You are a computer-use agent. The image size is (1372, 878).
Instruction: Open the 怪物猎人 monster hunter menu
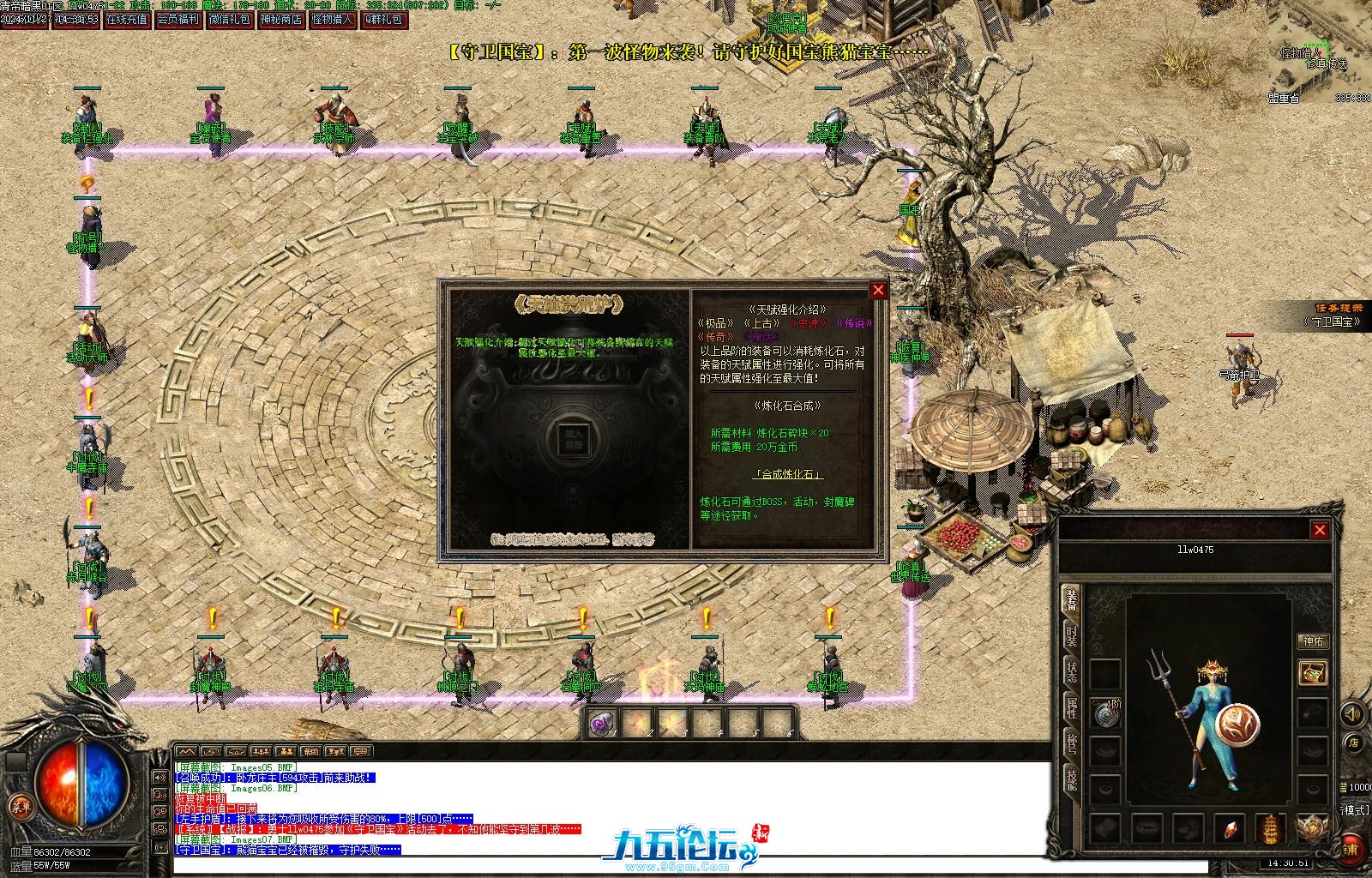pos(333,20)
